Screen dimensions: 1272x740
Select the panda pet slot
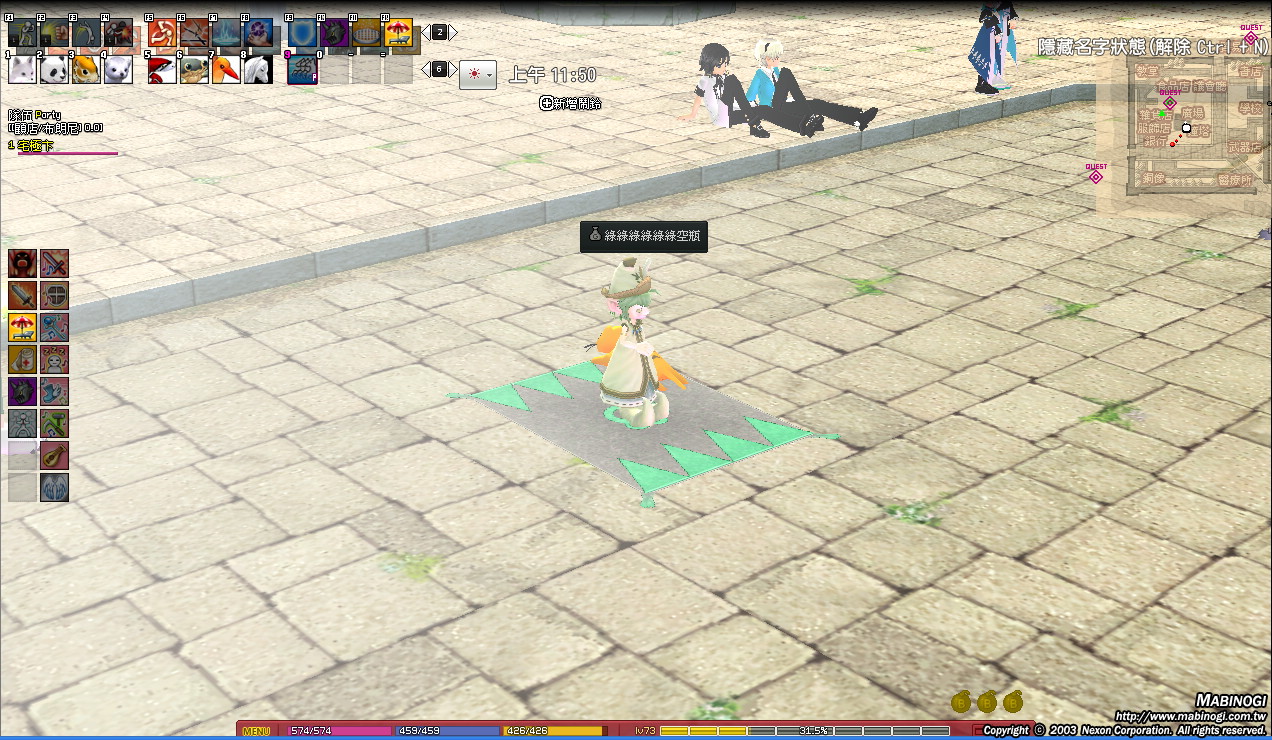tap(54, 69)
